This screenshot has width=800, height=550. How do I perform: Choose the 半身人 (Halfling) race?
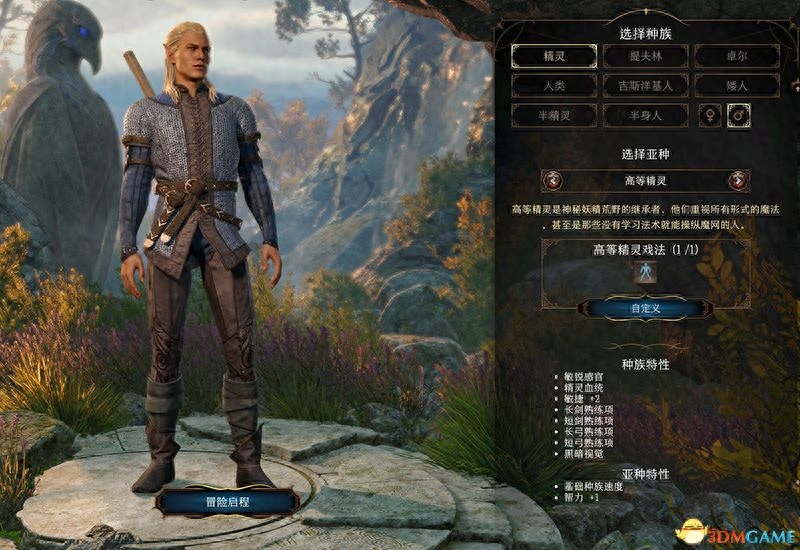click(644, 116)
